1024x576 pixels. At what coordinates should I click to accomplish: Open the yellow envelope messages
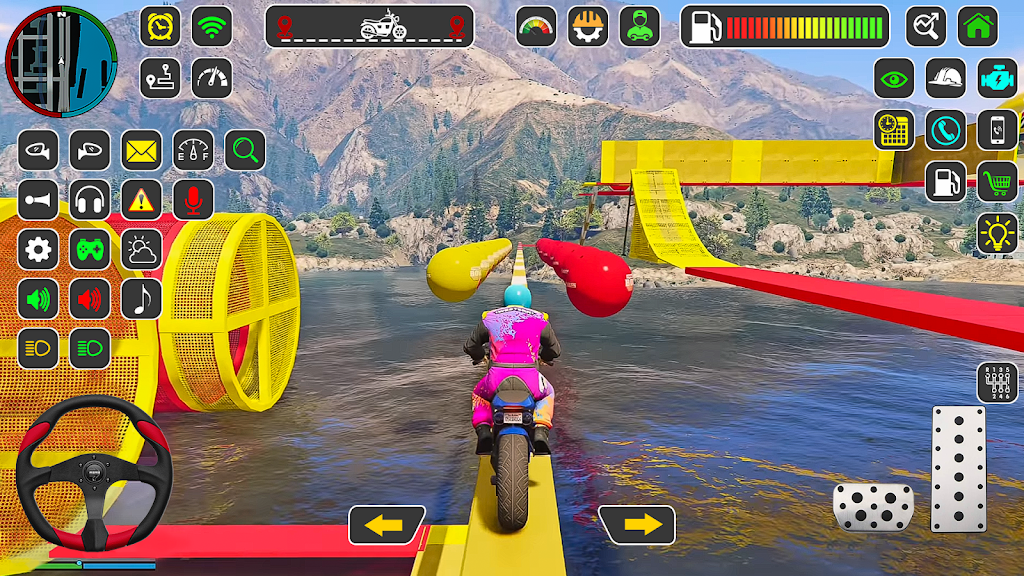142,151
